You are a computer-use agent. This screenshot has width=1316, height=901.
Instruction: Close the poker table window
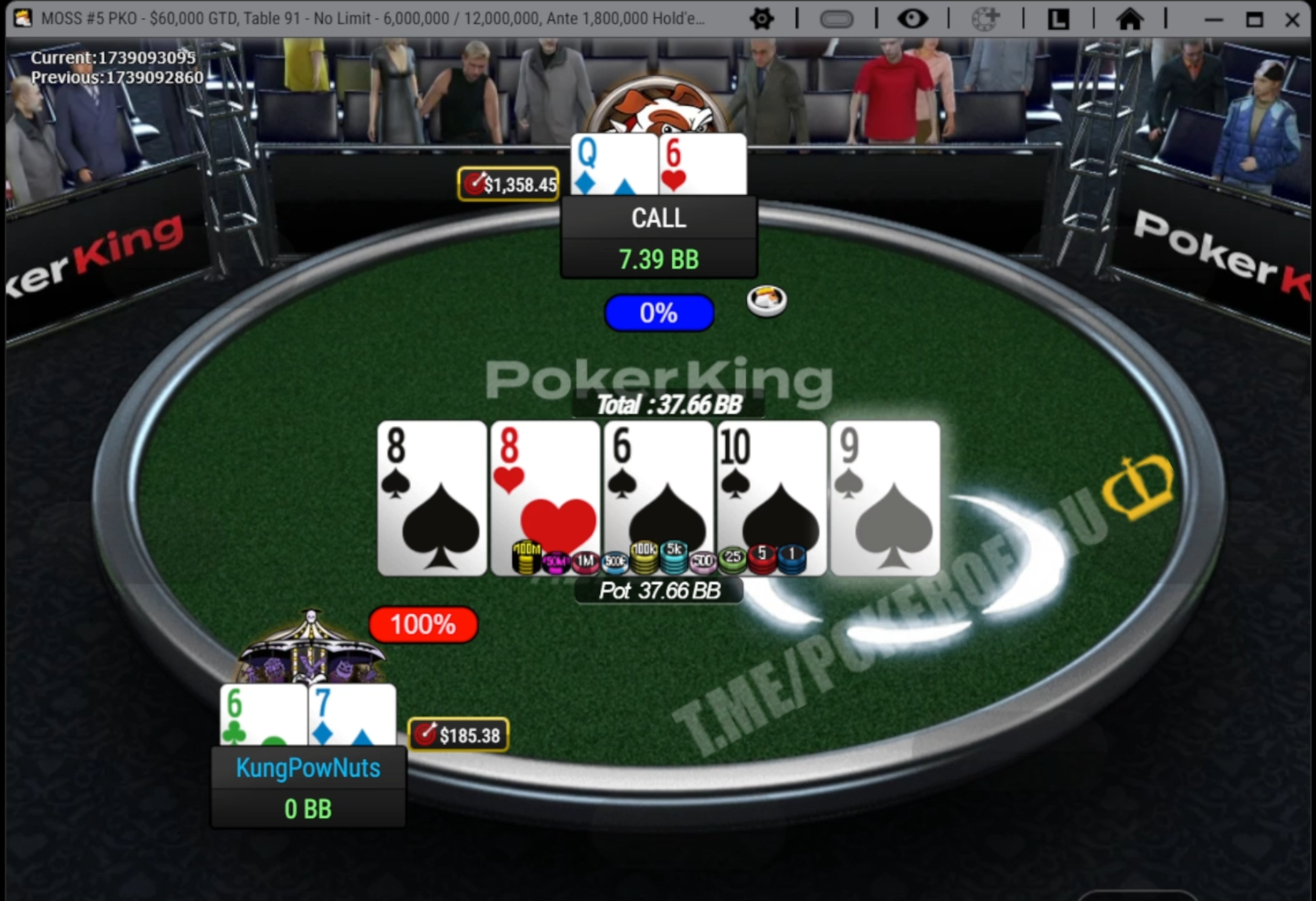(x=1292, y=20)
